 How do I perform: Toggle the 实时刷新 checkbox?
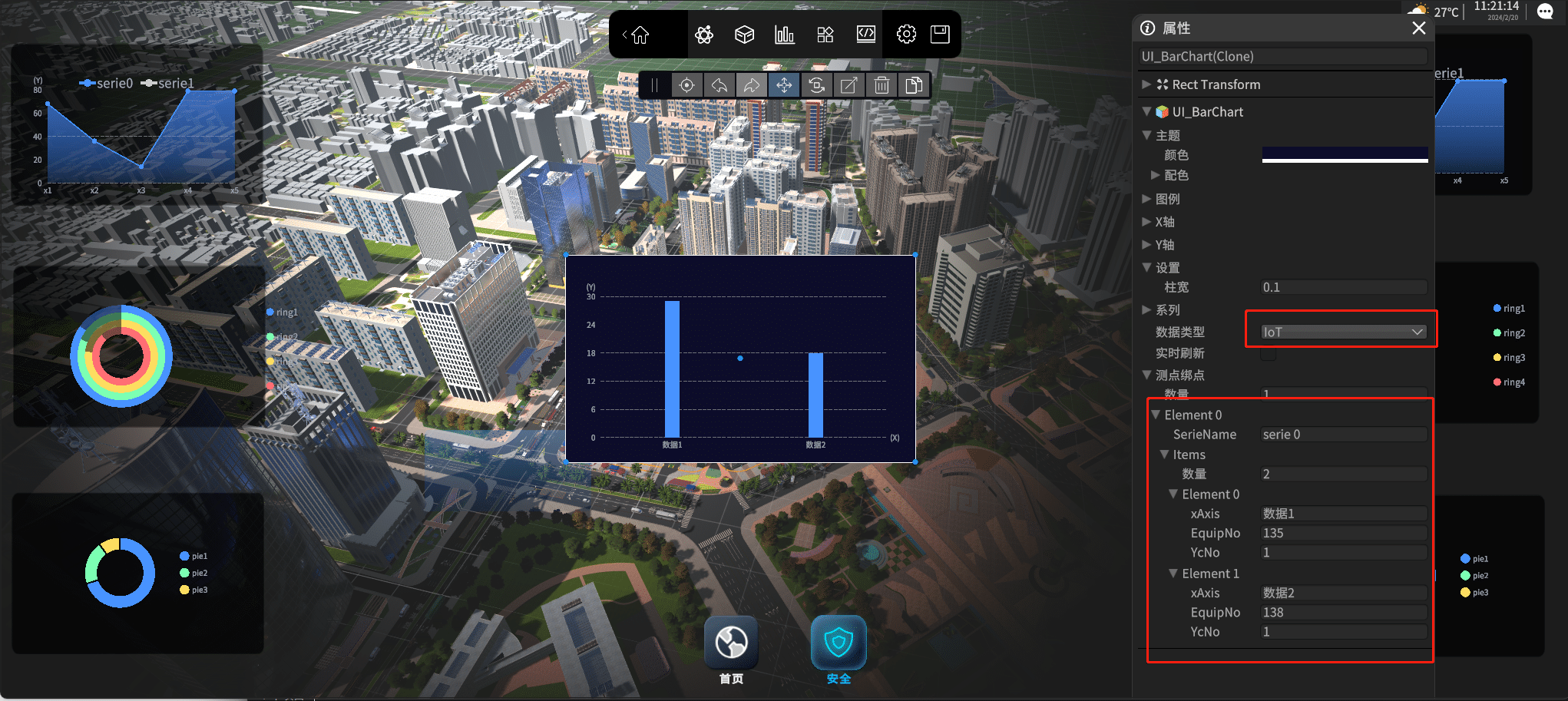click(x=1269, y=353)
